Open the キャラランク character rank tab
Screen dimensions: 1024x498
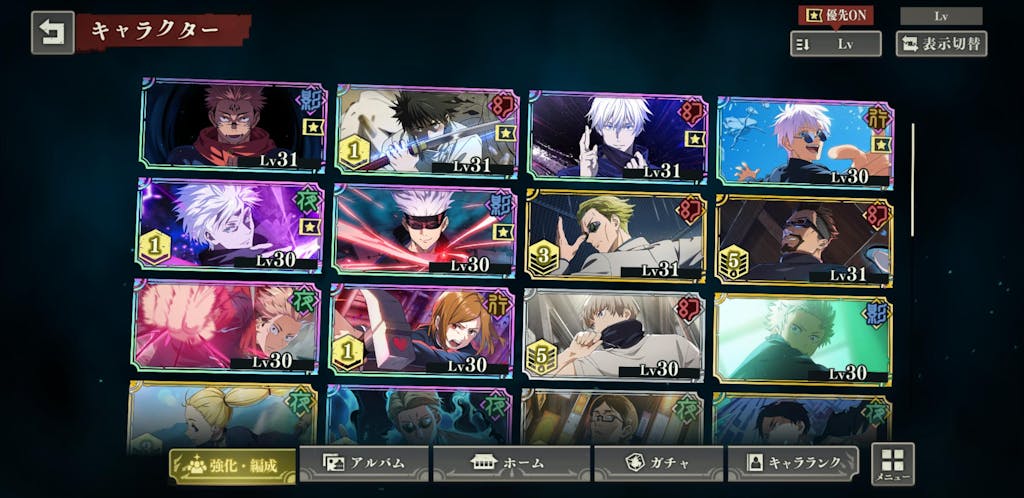(792, 464)
